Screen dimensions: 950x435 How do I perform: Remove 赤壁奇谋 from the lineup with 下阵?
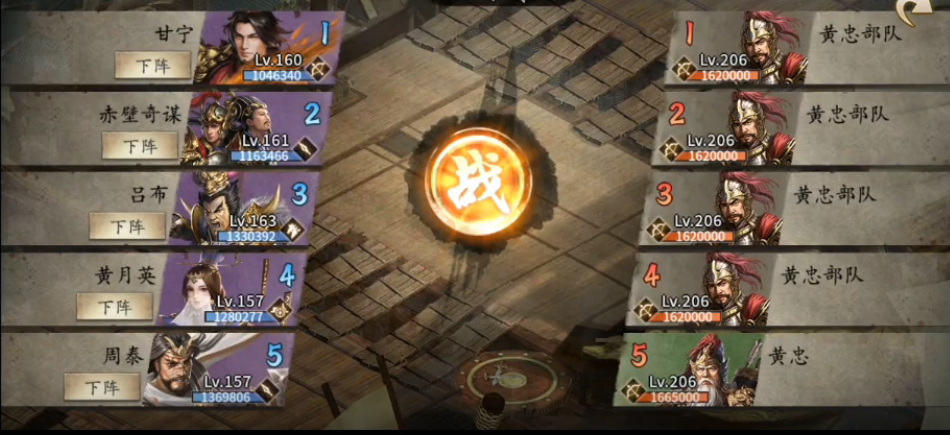139,145
